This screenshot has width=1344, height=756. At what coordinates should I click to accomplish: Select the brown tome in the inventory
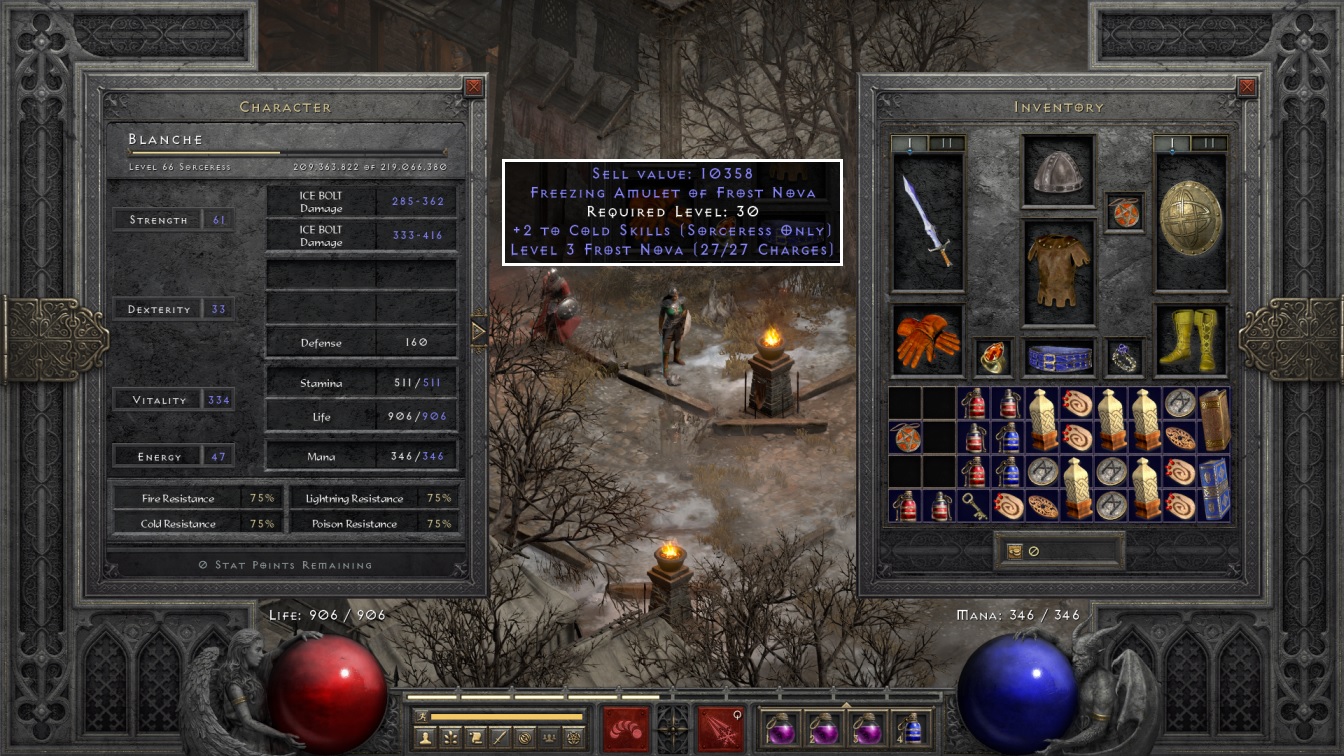pos(1213,420)
